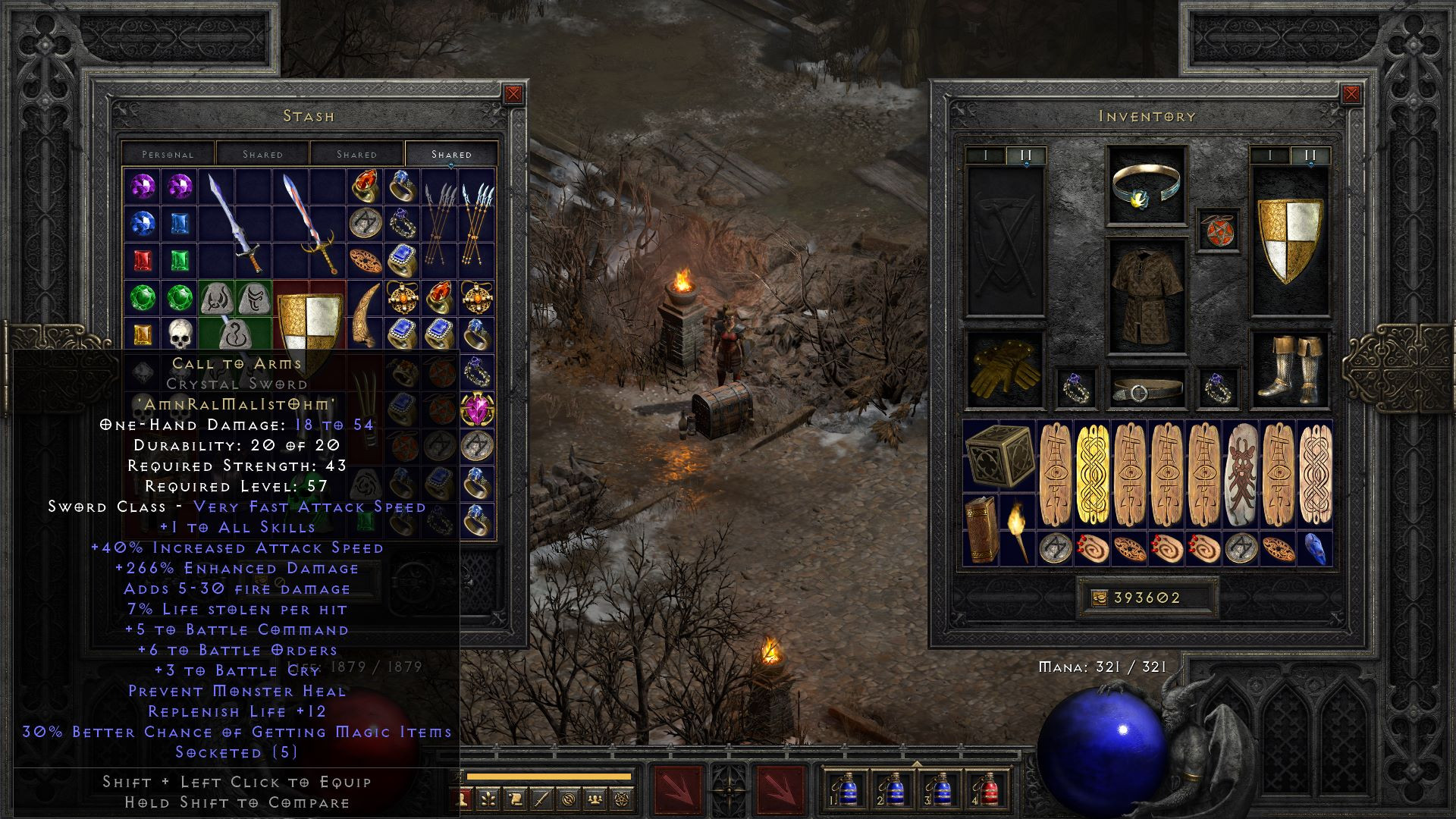The width and height of the screenshot is (1456, 819).
Task: Click the sword icon on the action bar
Action: point(543,798)
